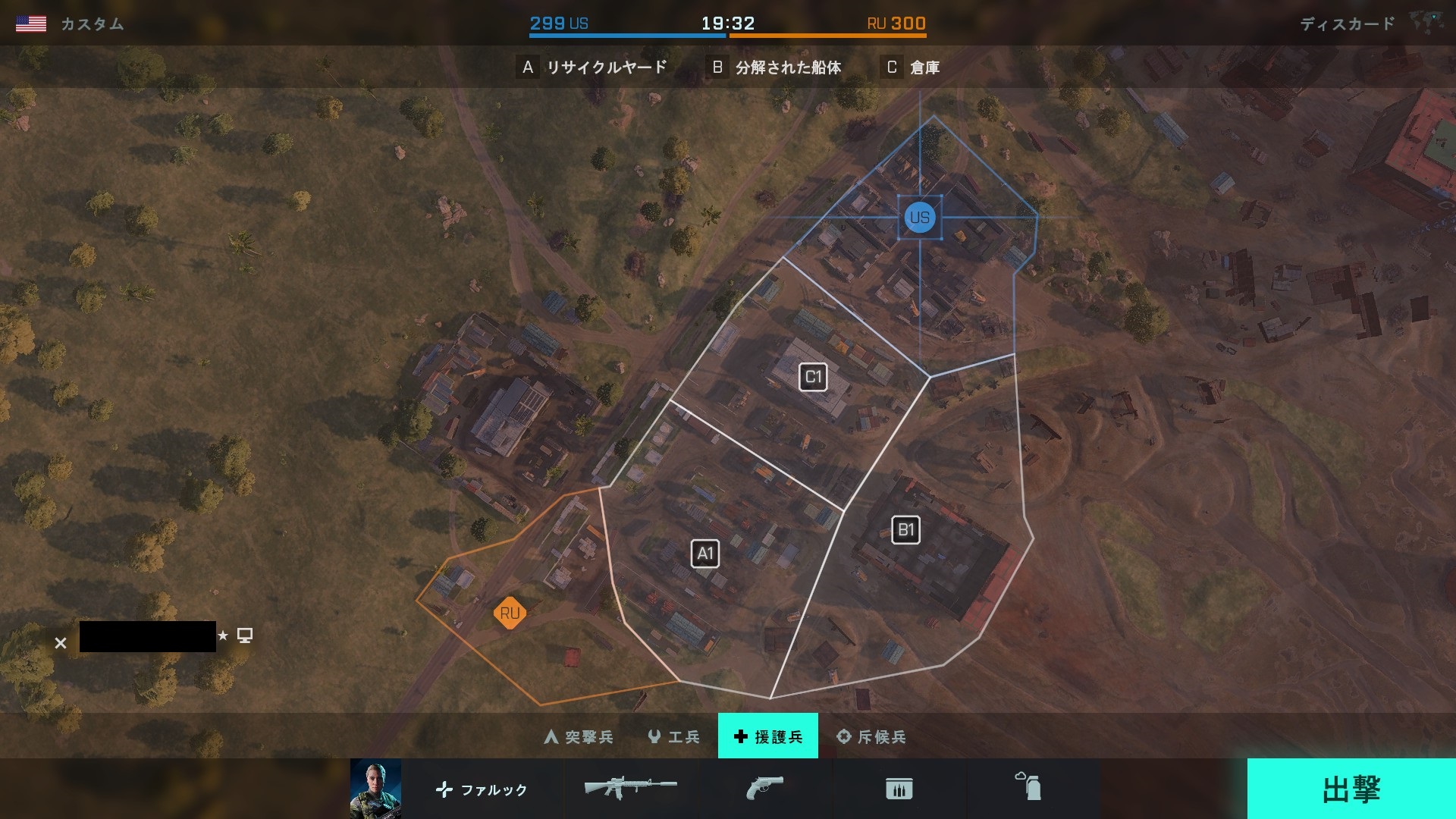Select the 工兵 engineer class
The height and width of the screenshot is (819, 1456).
(673, 736)
